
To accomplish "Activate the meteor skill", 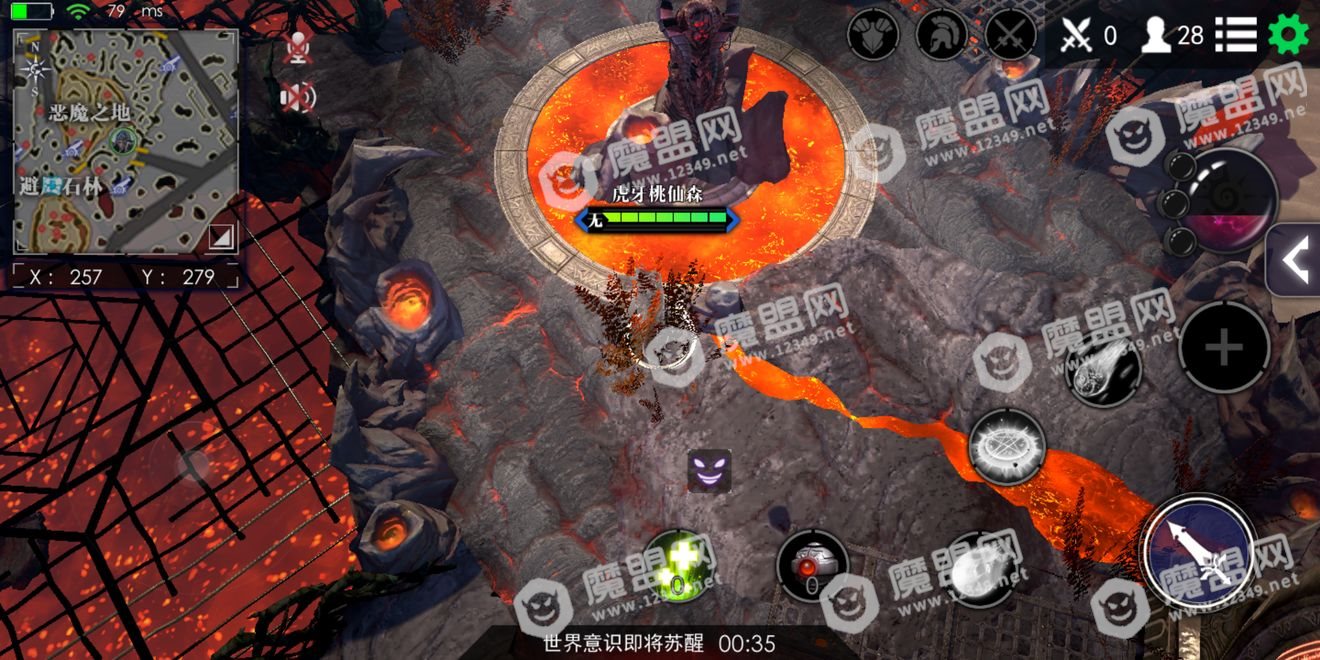I will [1103, 368].
